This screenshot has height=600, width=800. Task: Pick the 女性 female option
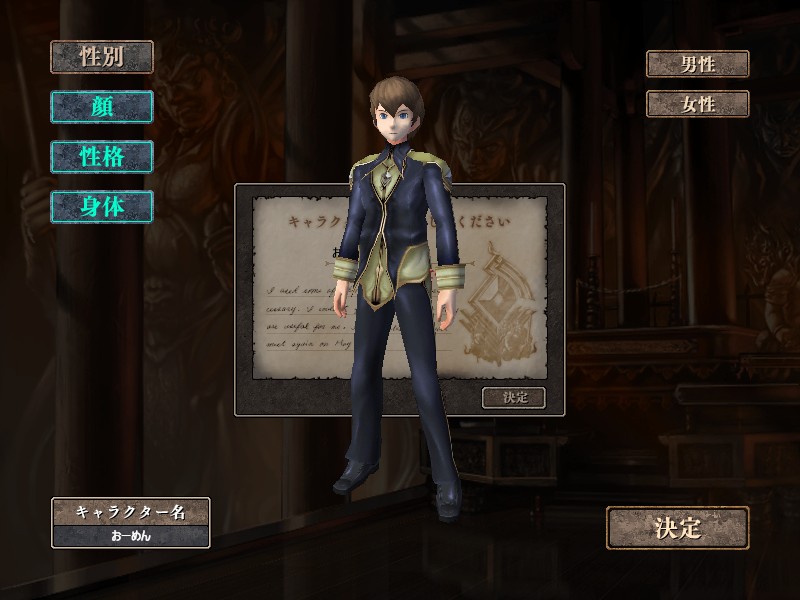click(697, 104)
